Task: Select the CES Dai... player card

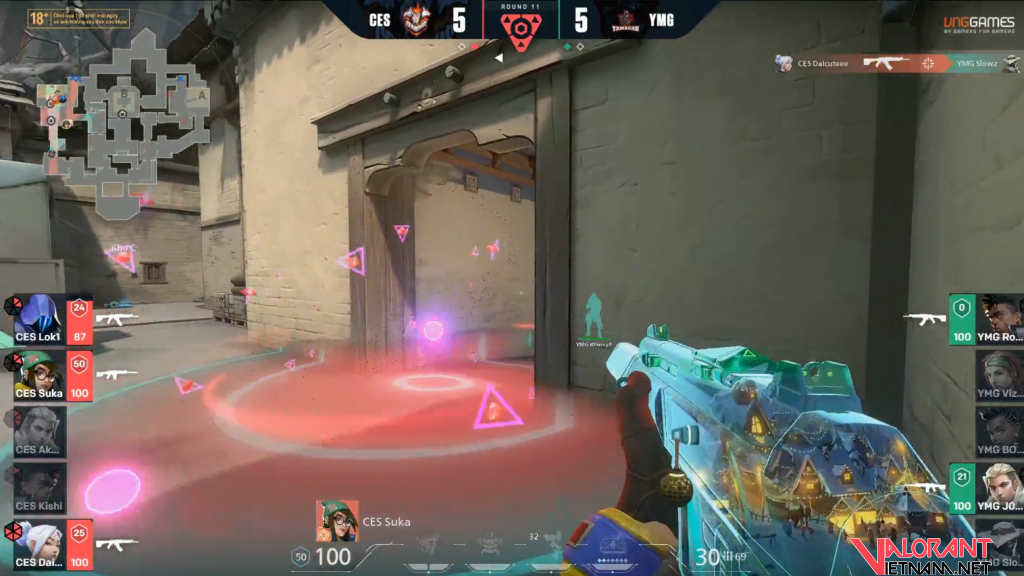Action: pyautogui.click(x=40, y=545)
